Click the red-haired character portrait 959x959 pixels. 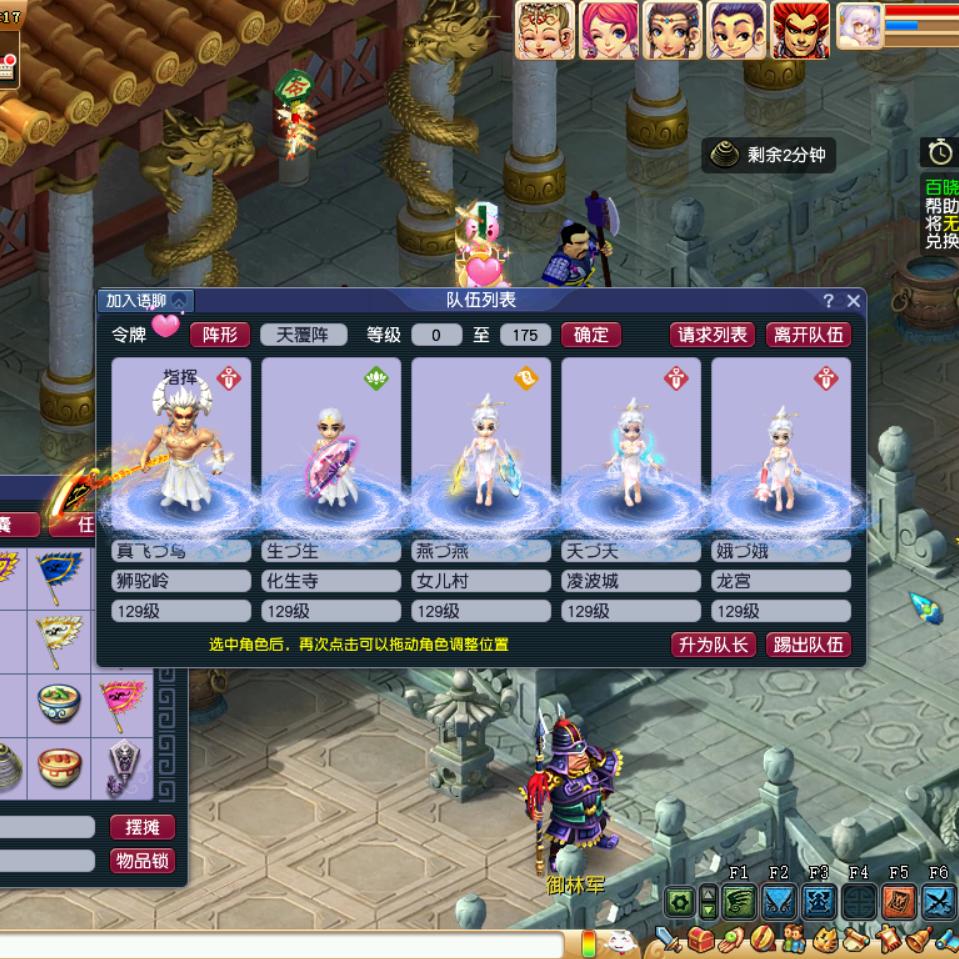point(800,29)
